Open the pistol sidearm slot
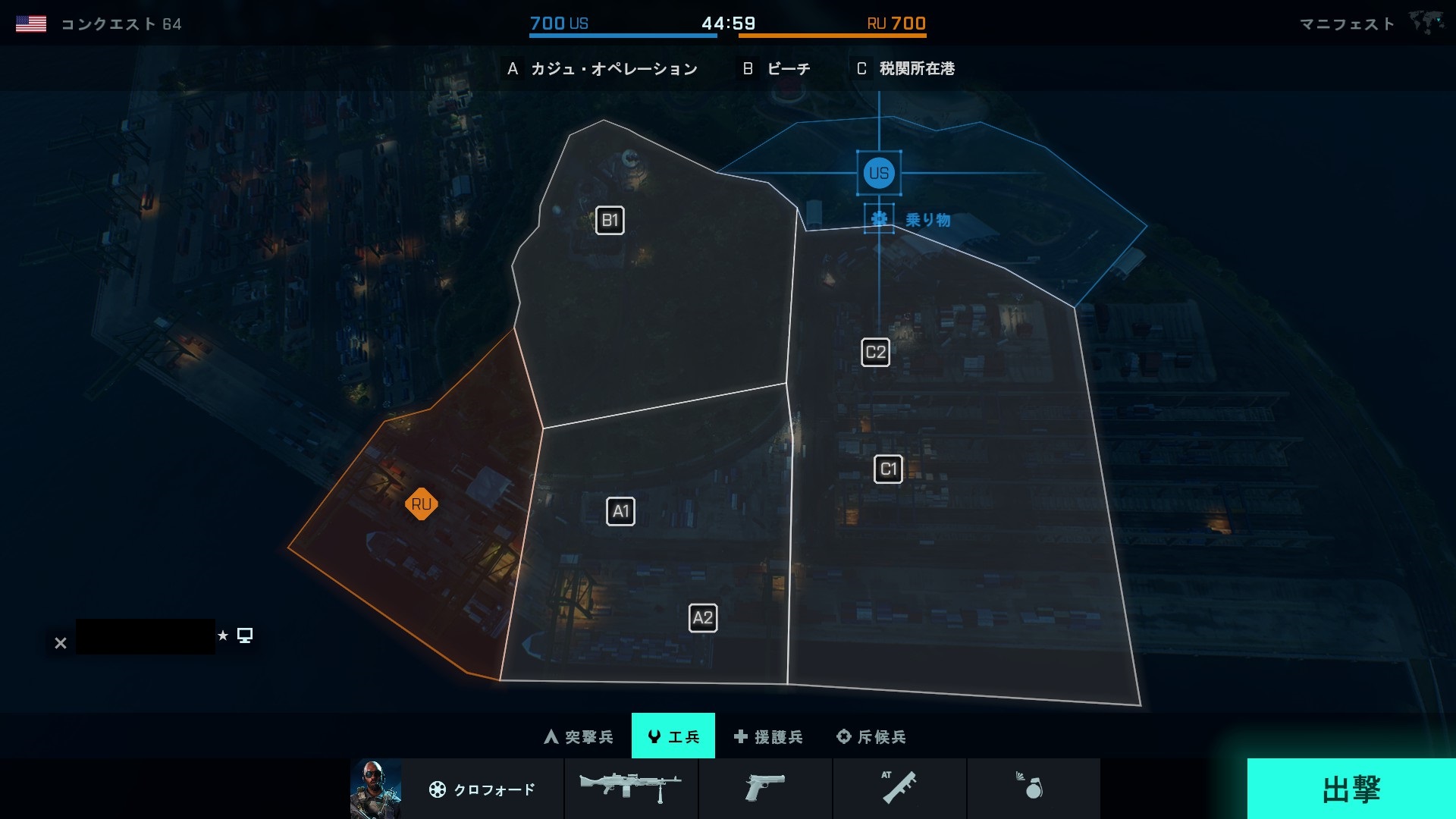 click(764, 789)
